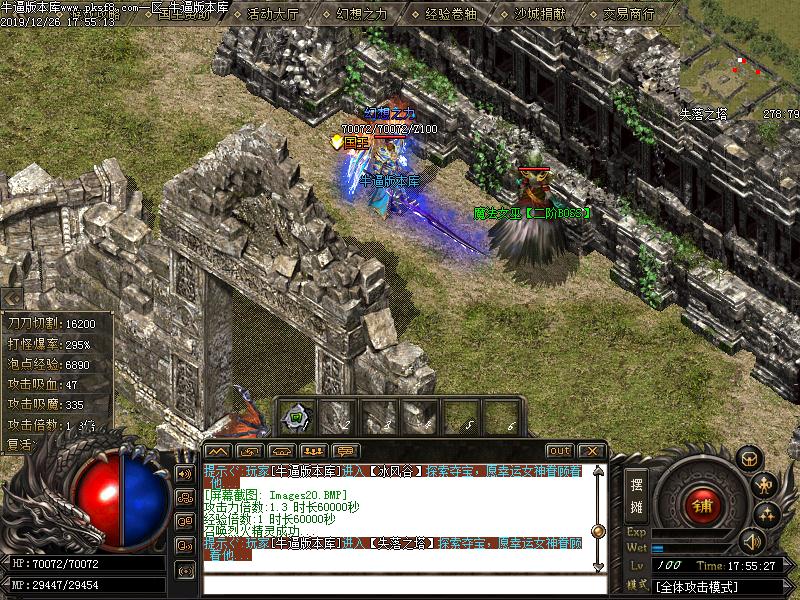Close the chat window with X
800x600 pixels.
pyautogui.click(x=590, y=451)
